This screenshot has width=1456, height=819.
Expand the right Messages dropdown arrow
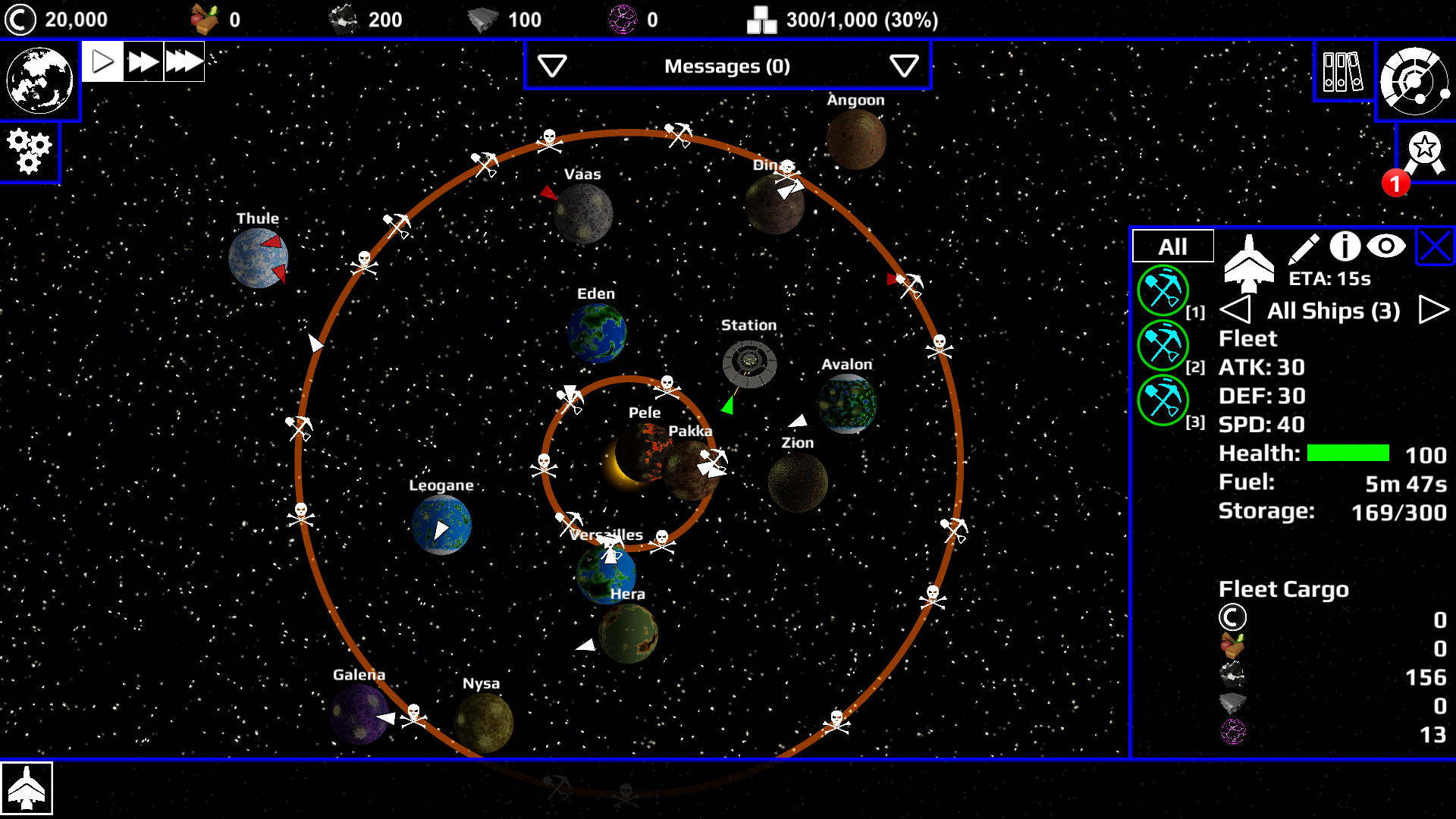(903, 66)
